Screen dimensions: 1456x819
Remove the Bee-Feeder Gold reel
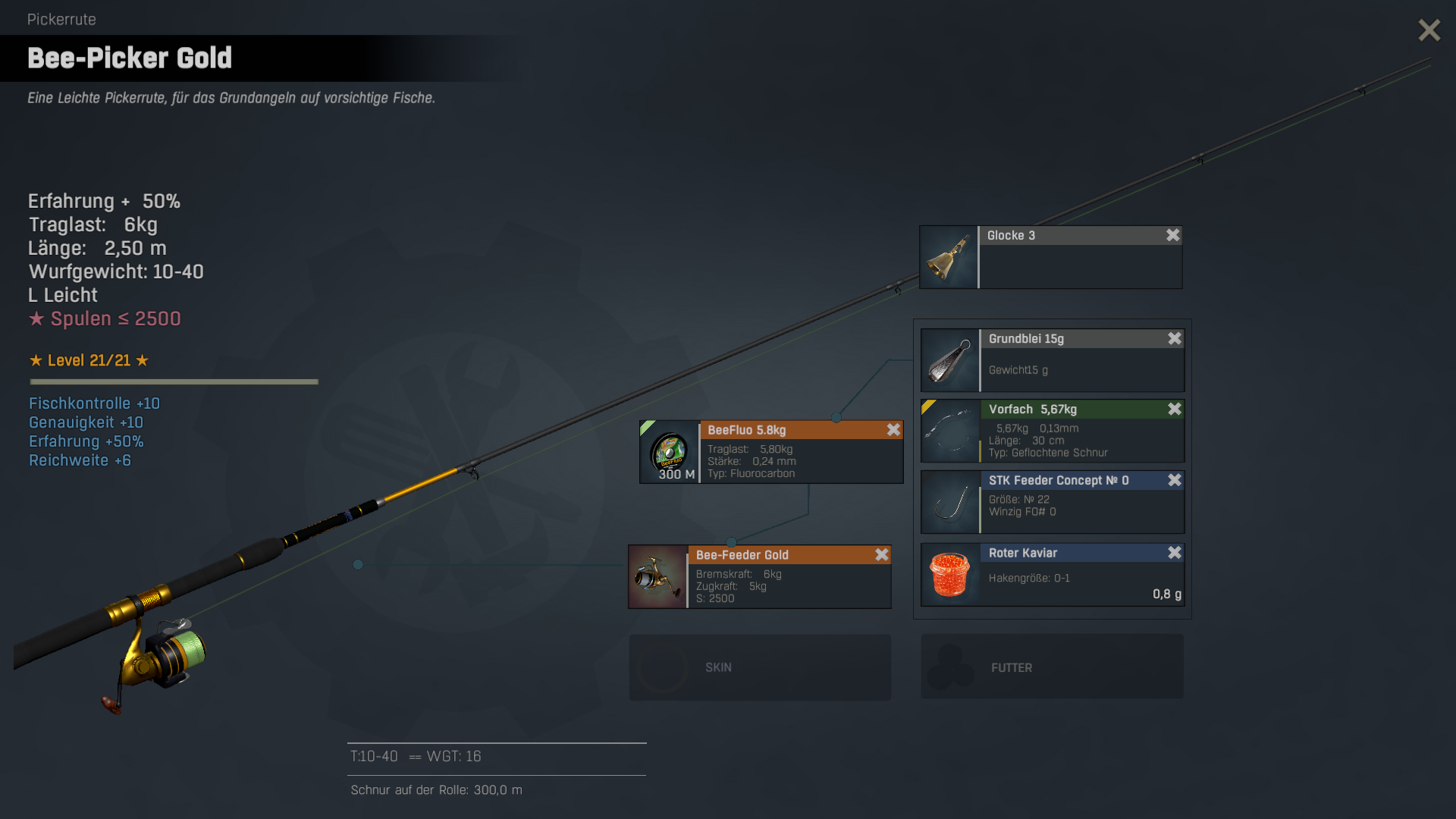click(881, 555)
